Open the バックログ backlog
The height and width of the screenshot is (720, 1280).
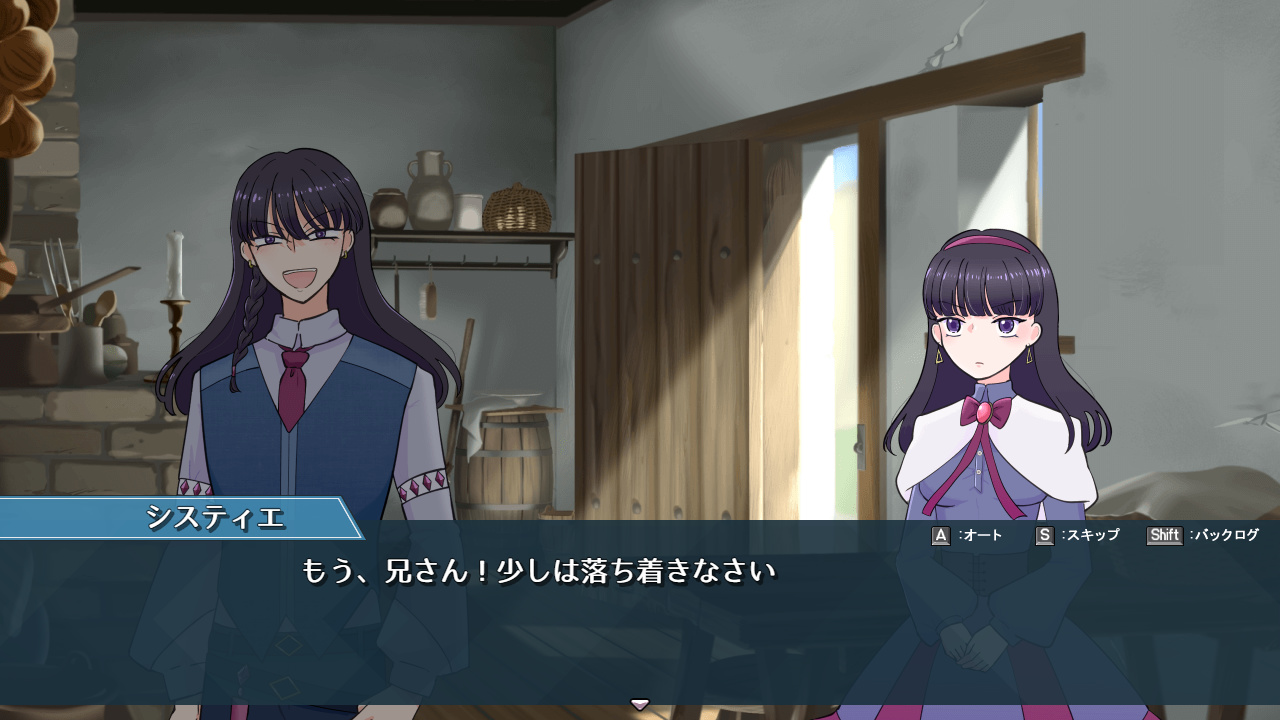point(1202,536)
